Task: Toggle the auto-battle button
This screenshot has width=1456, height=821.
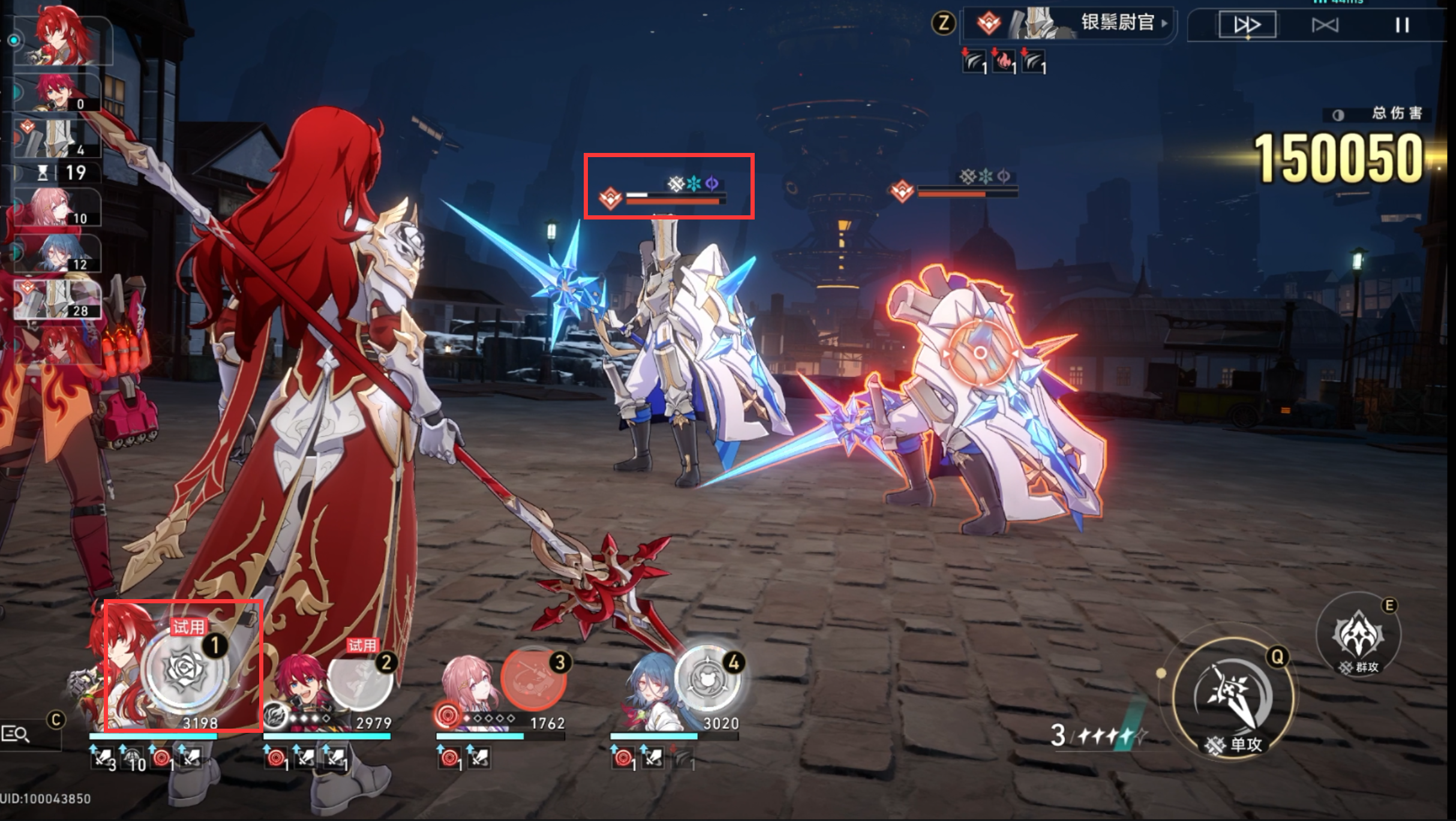Action: (1325, 25)
